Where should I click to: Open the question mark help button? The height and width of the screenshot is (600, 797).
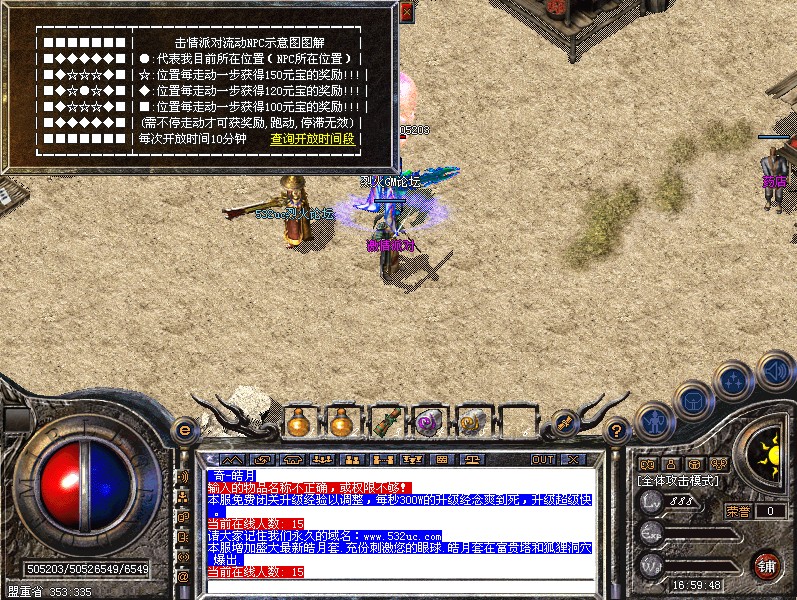[617, 430]
